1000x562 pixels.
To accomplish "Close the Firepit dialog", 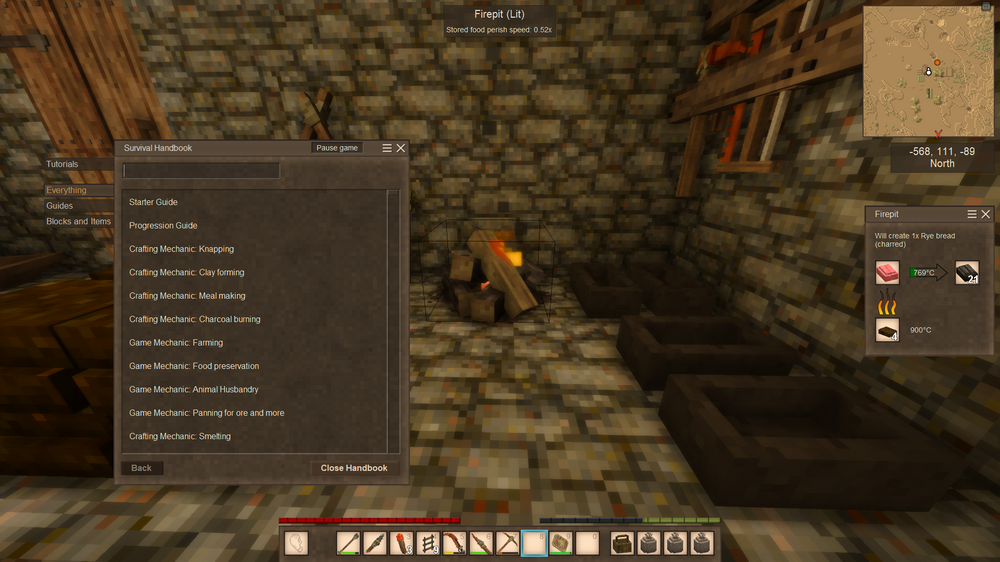I will pyautogui.click(x=986, y=214).
